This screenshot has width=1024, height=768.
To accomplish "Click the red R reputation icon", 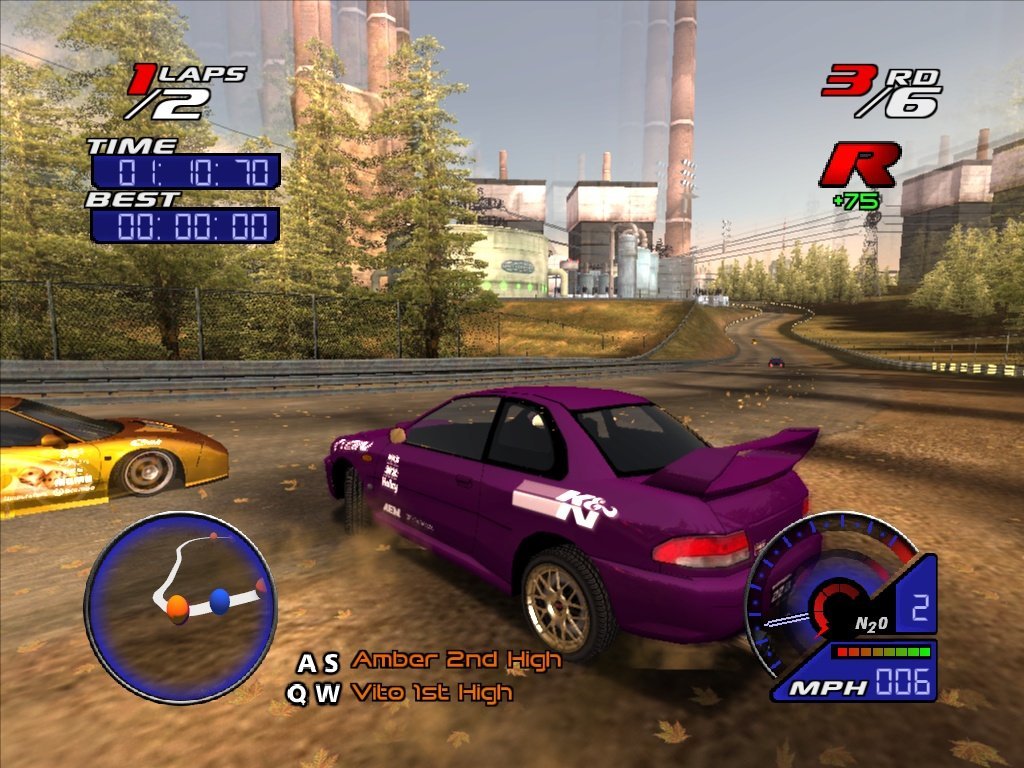I will (859, 165).
